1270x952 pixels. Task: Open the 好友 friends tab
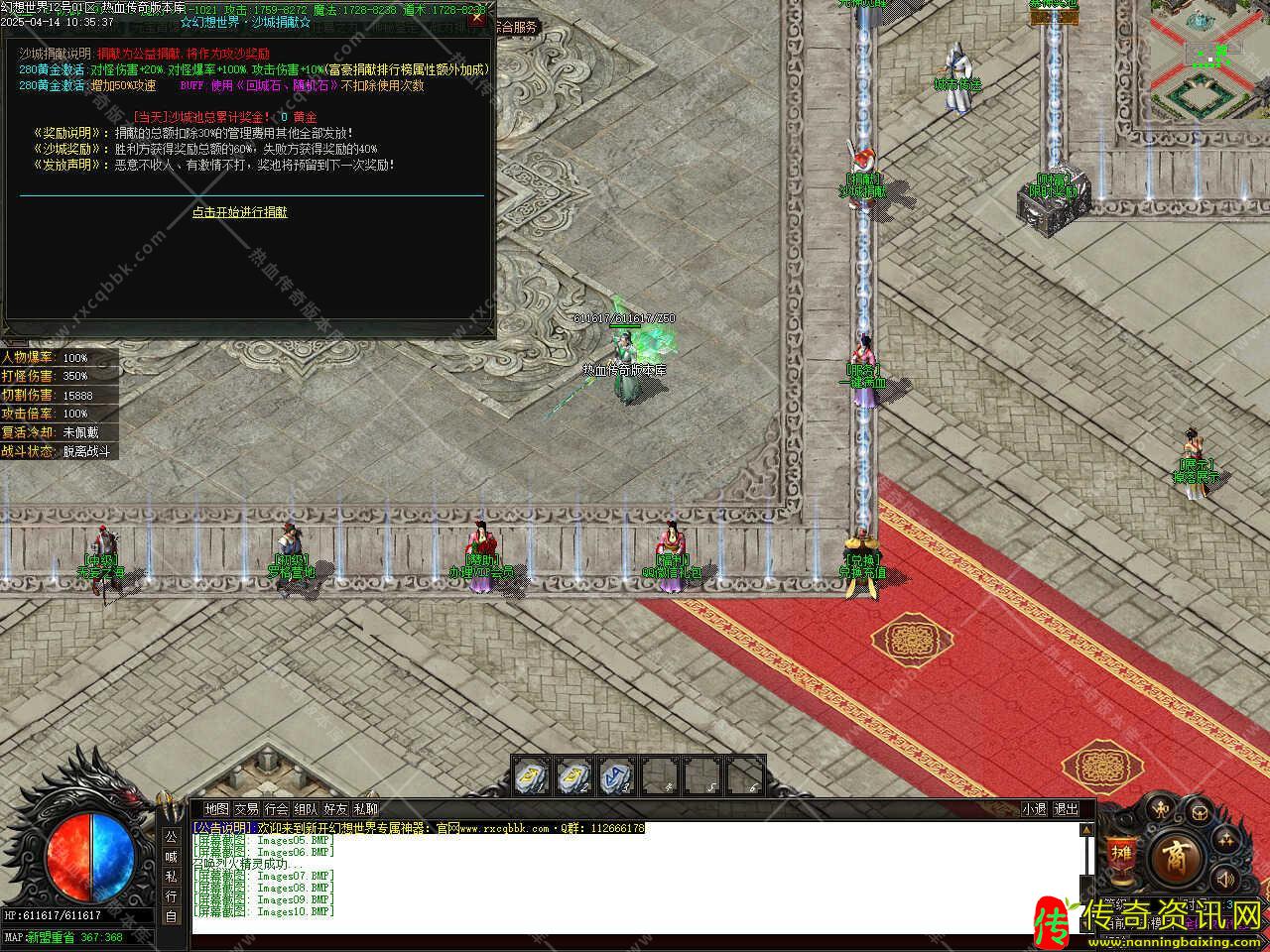click(335, 809)
